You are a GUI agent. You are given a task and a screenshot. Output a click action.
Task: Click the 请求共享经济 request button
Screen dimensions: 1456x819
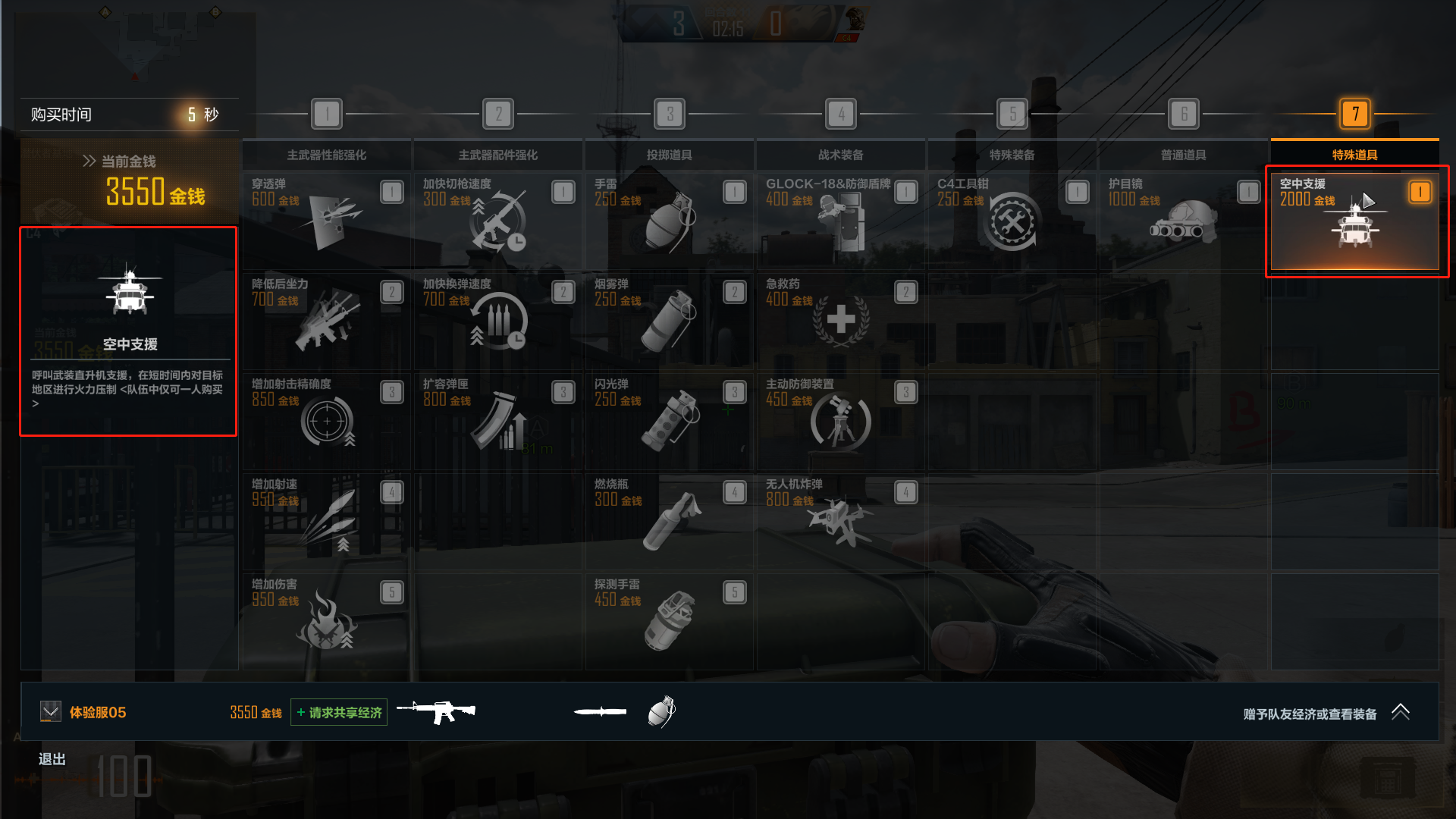(x=339, y=712)
